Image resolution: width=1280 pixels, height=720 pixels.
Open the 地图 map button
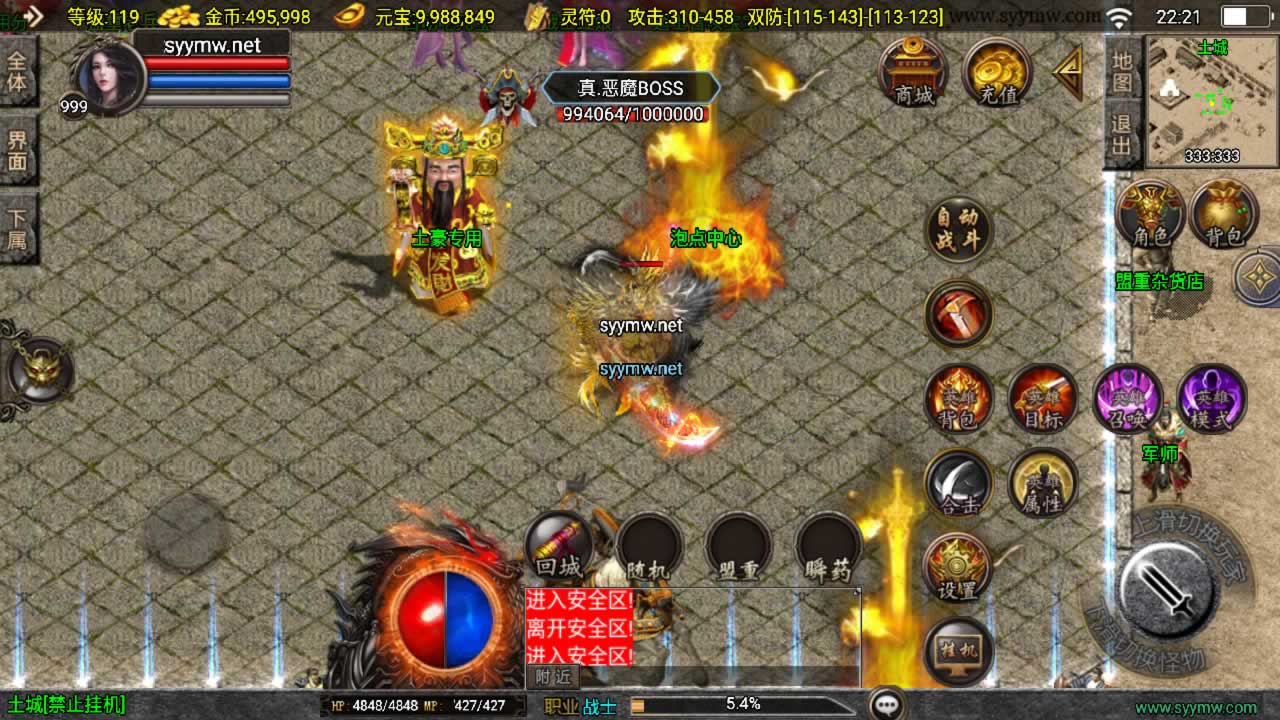[x=1122, y=72]
